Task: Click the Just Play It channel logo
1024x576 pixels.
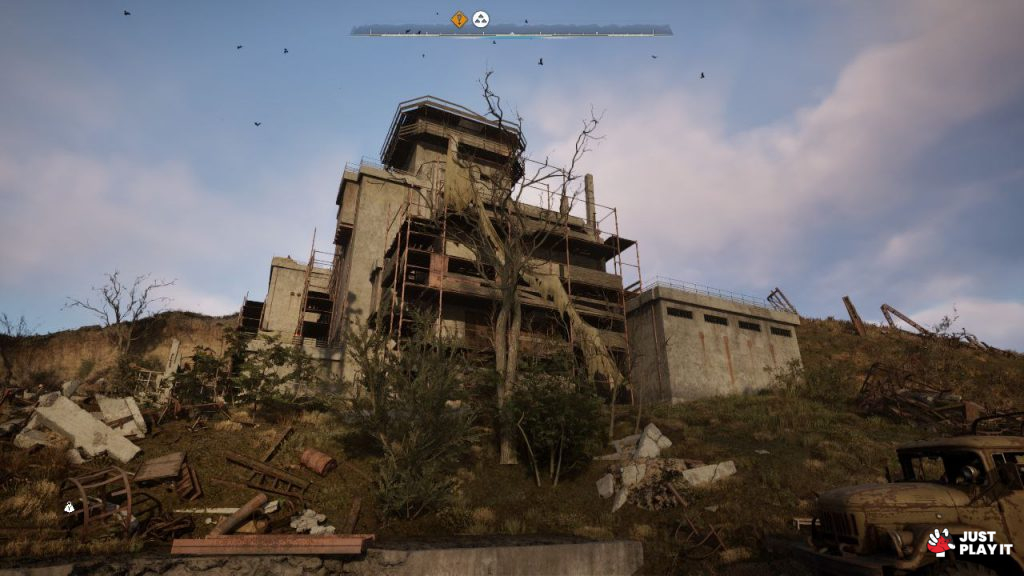Action: pos(969,543)
